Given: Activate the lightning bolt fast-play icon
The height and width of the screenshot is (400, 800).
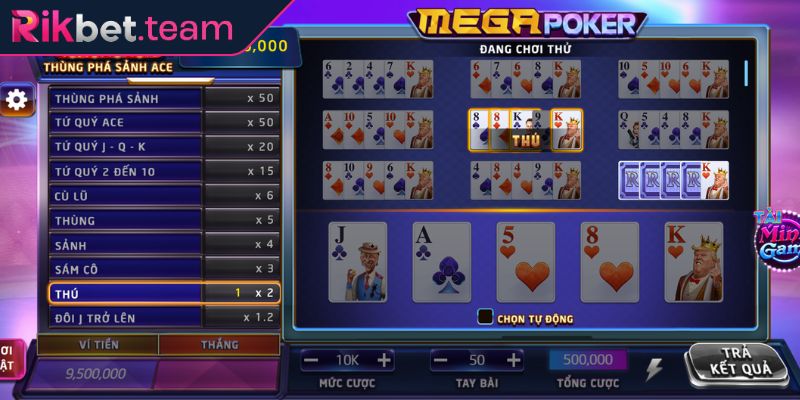Looking at the screenshot, I should [655, 369].
